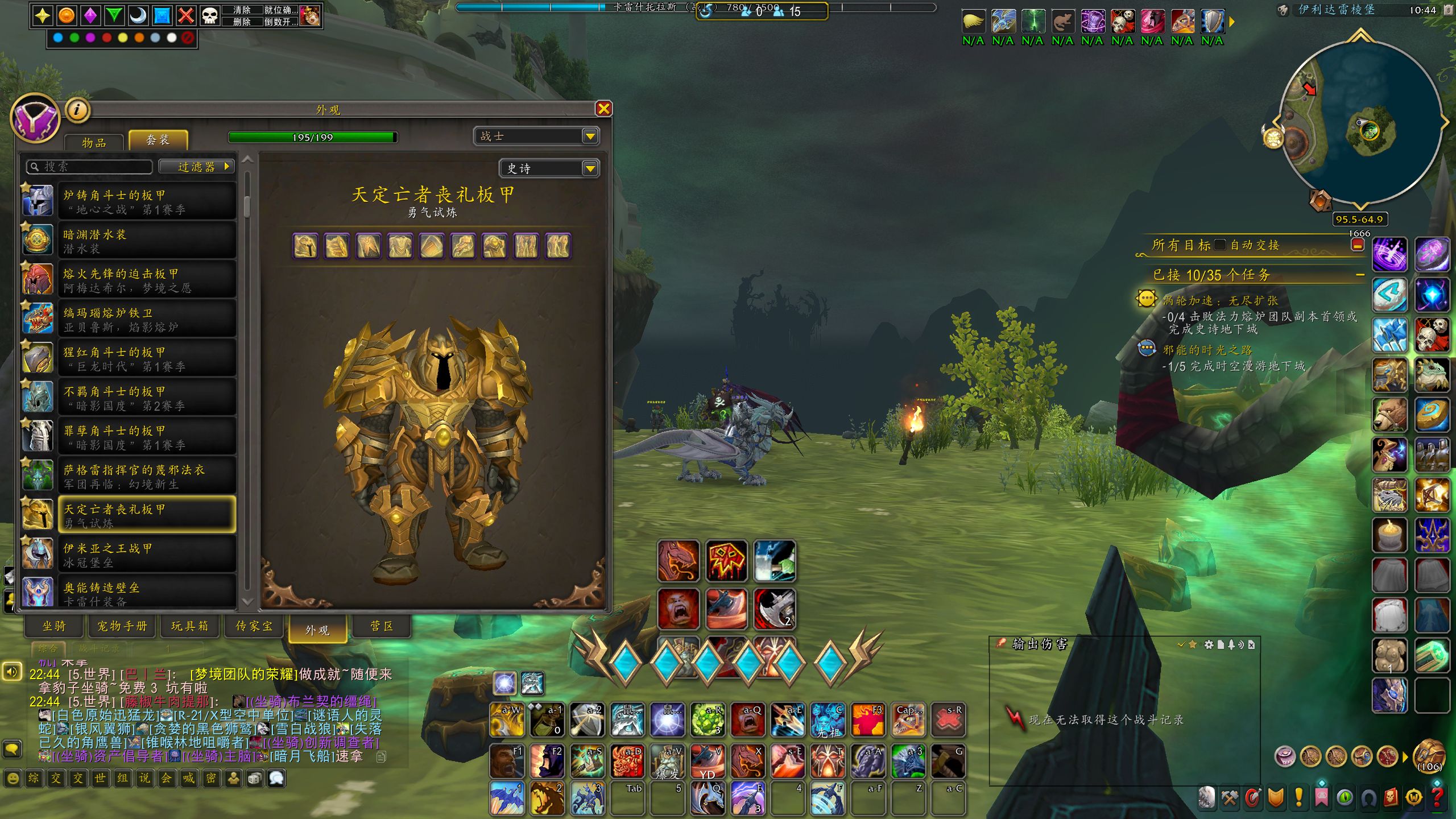Close the 外观 appearance window

603,109
